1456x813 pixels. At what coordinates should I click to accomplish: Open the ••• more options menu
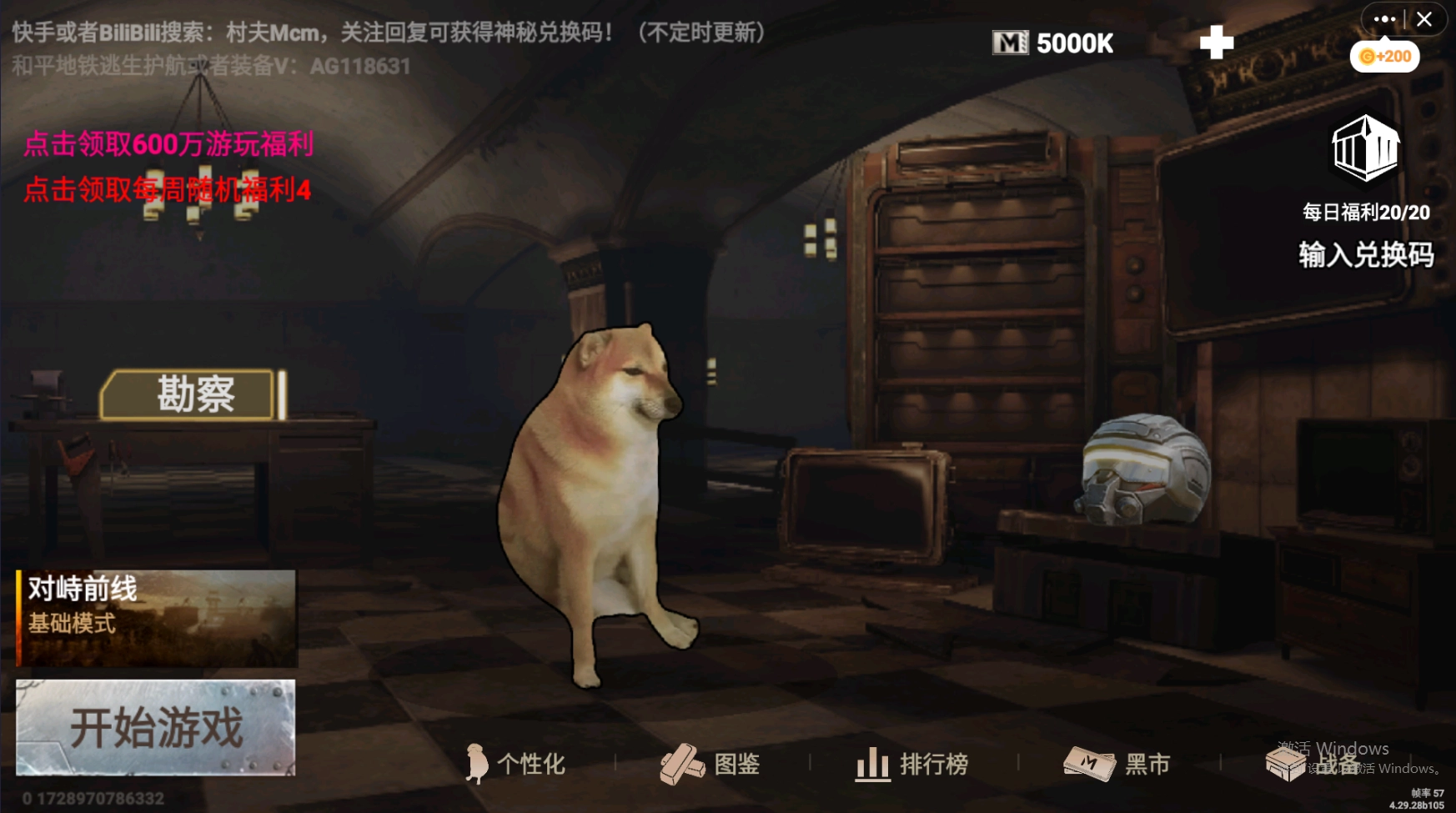click(1384, 18)
